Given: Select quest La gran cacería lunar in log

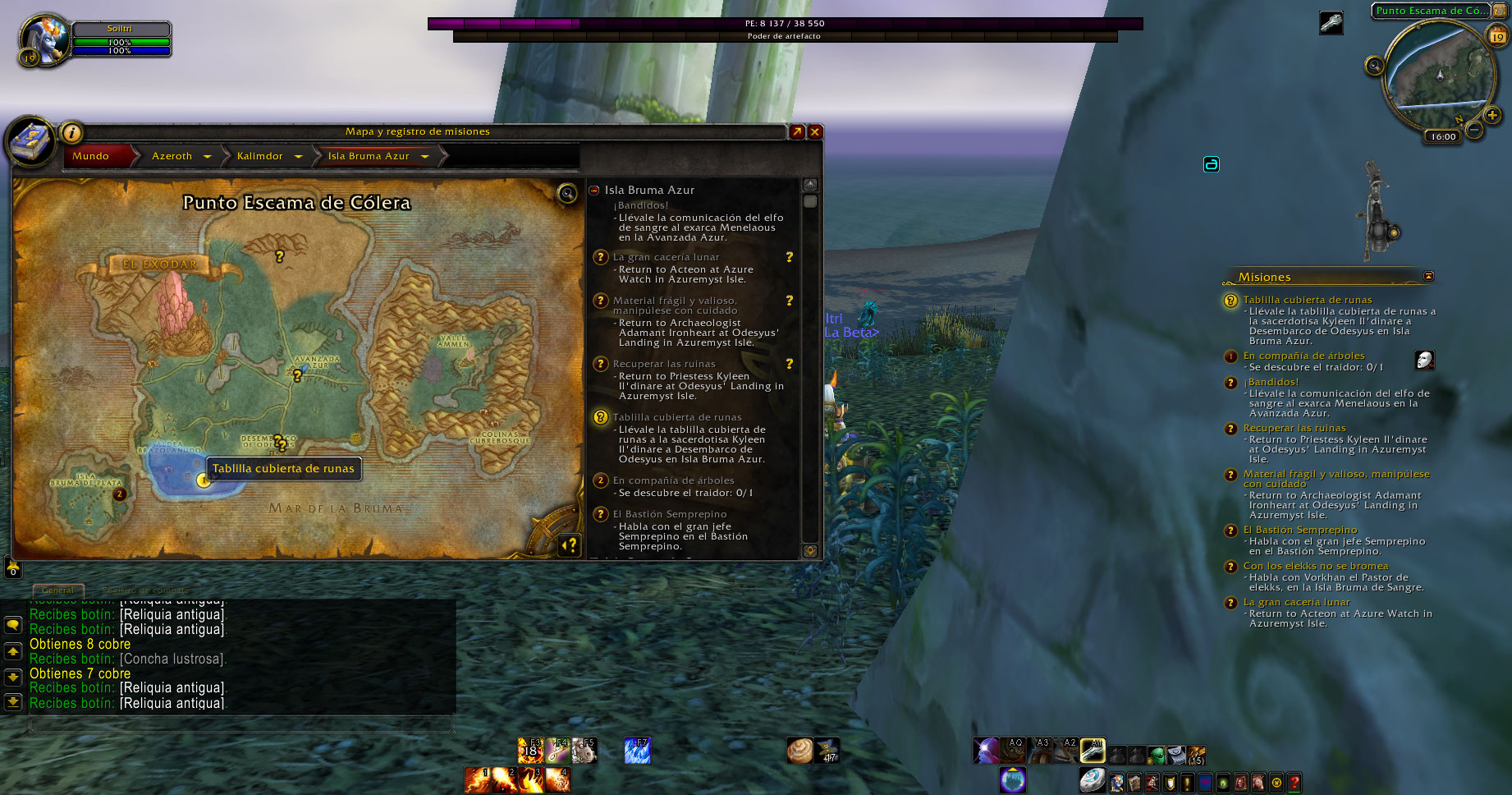Looking at the screenshot, I should [x=665, y=257].
